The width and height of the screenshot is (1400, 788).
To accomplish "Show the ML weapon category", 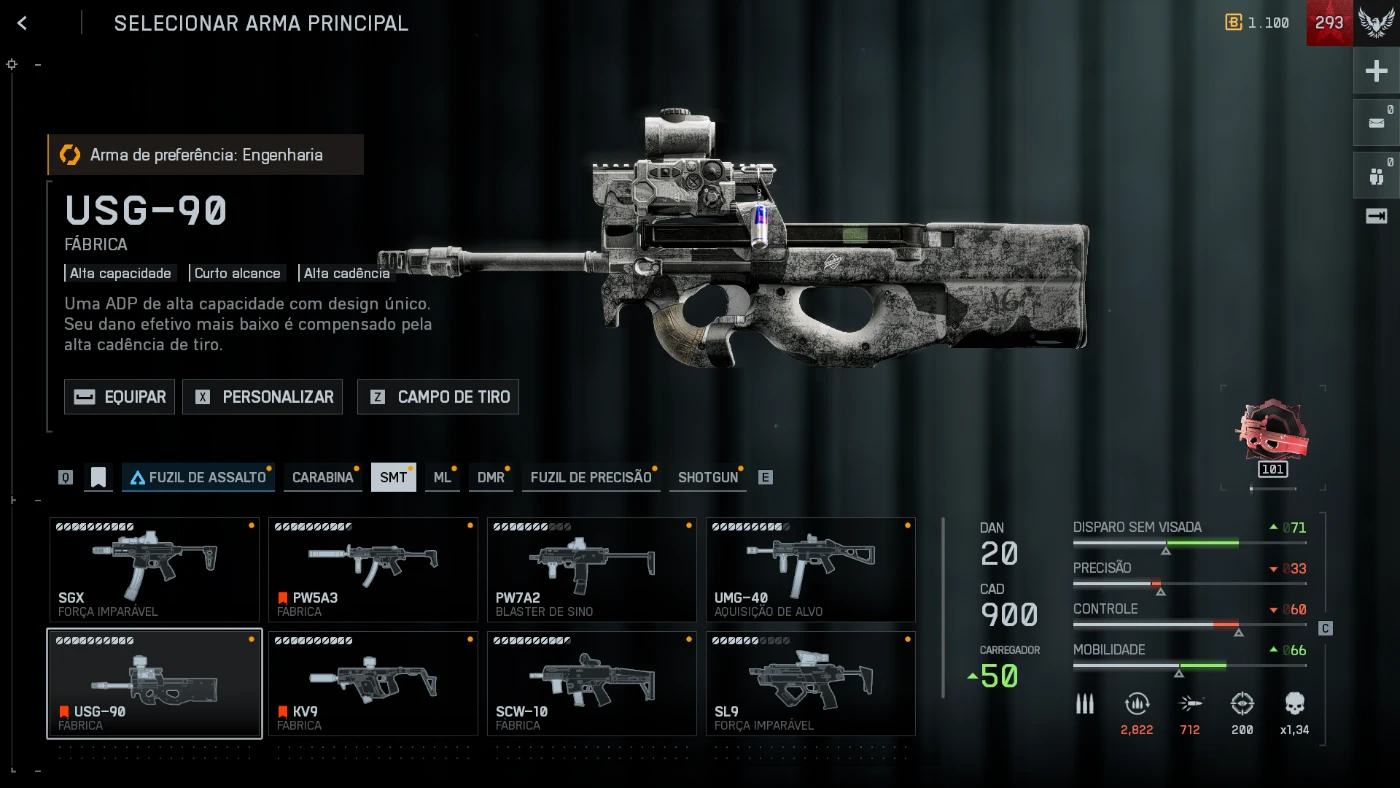I will coord(442,477).
